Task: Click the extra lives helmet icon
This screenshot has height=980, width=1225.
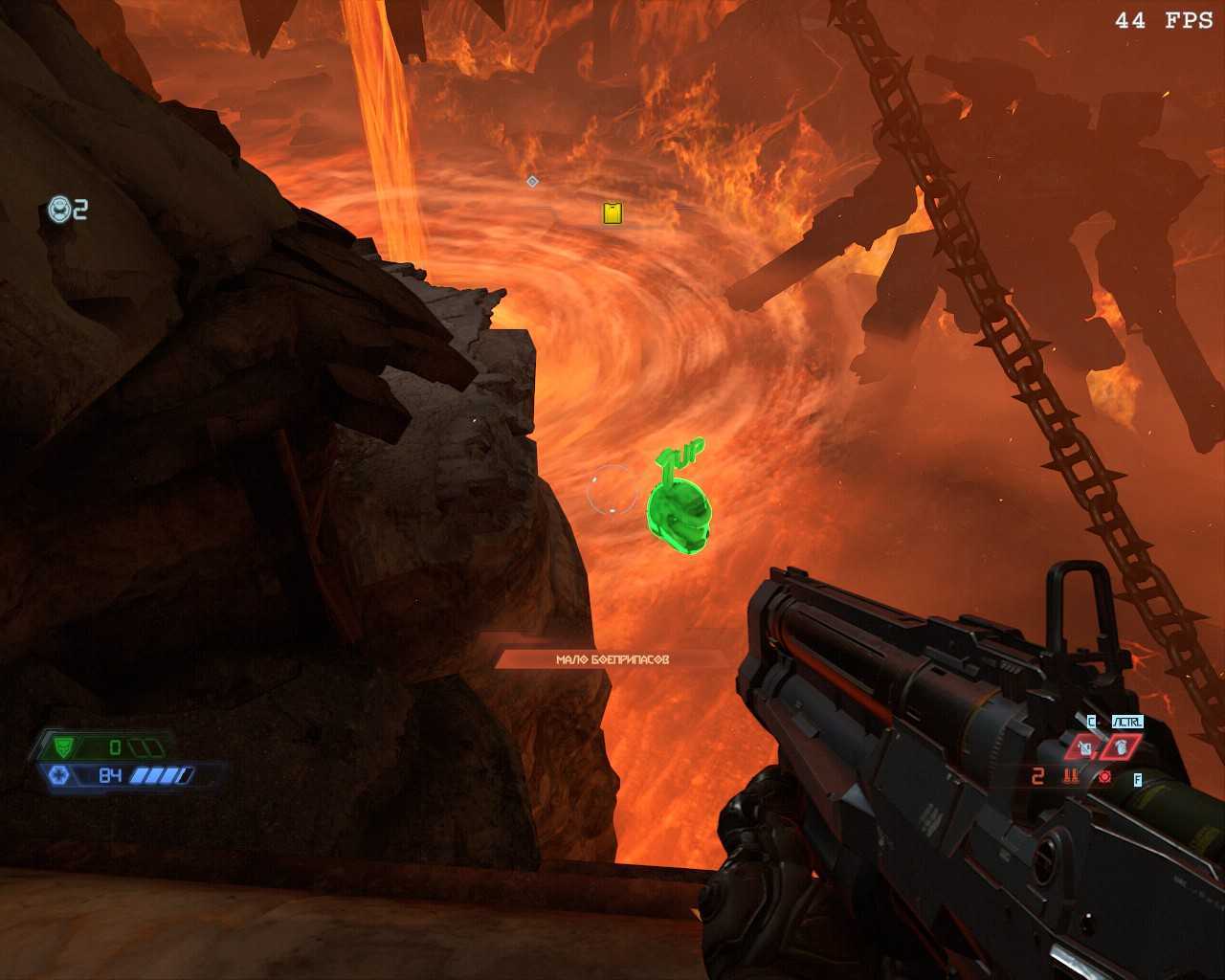Action: click(60, 209)
